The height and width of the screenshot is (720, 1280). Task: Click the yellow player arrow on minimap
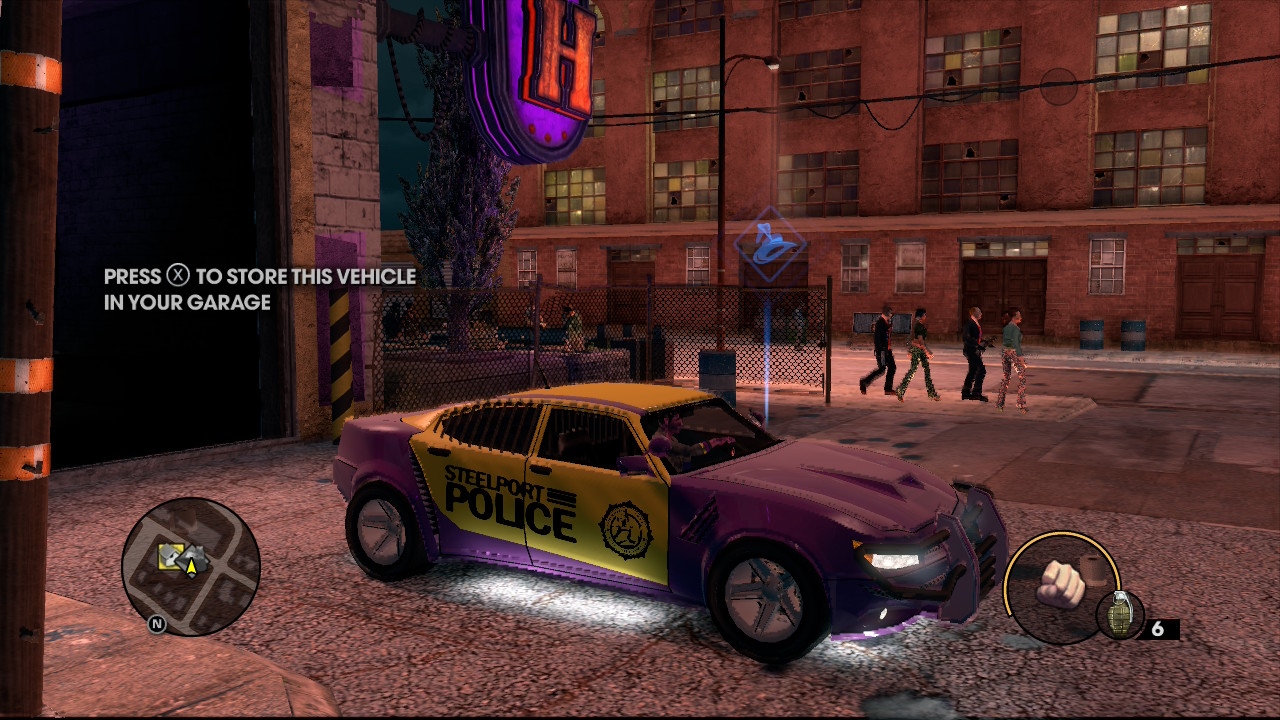pos(191,568)
